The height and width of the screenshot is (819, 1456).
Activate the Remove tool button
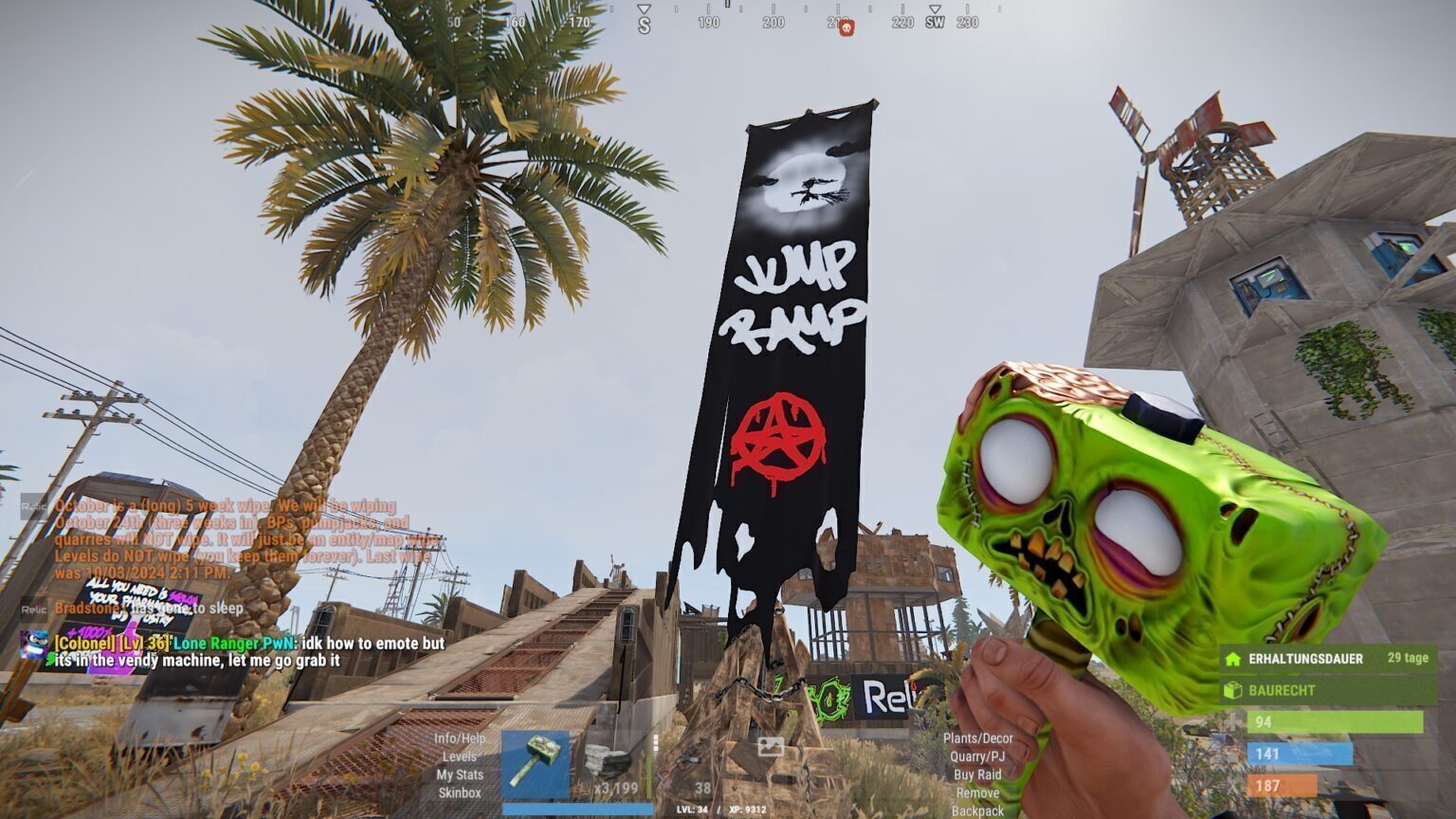click(977, 792)
